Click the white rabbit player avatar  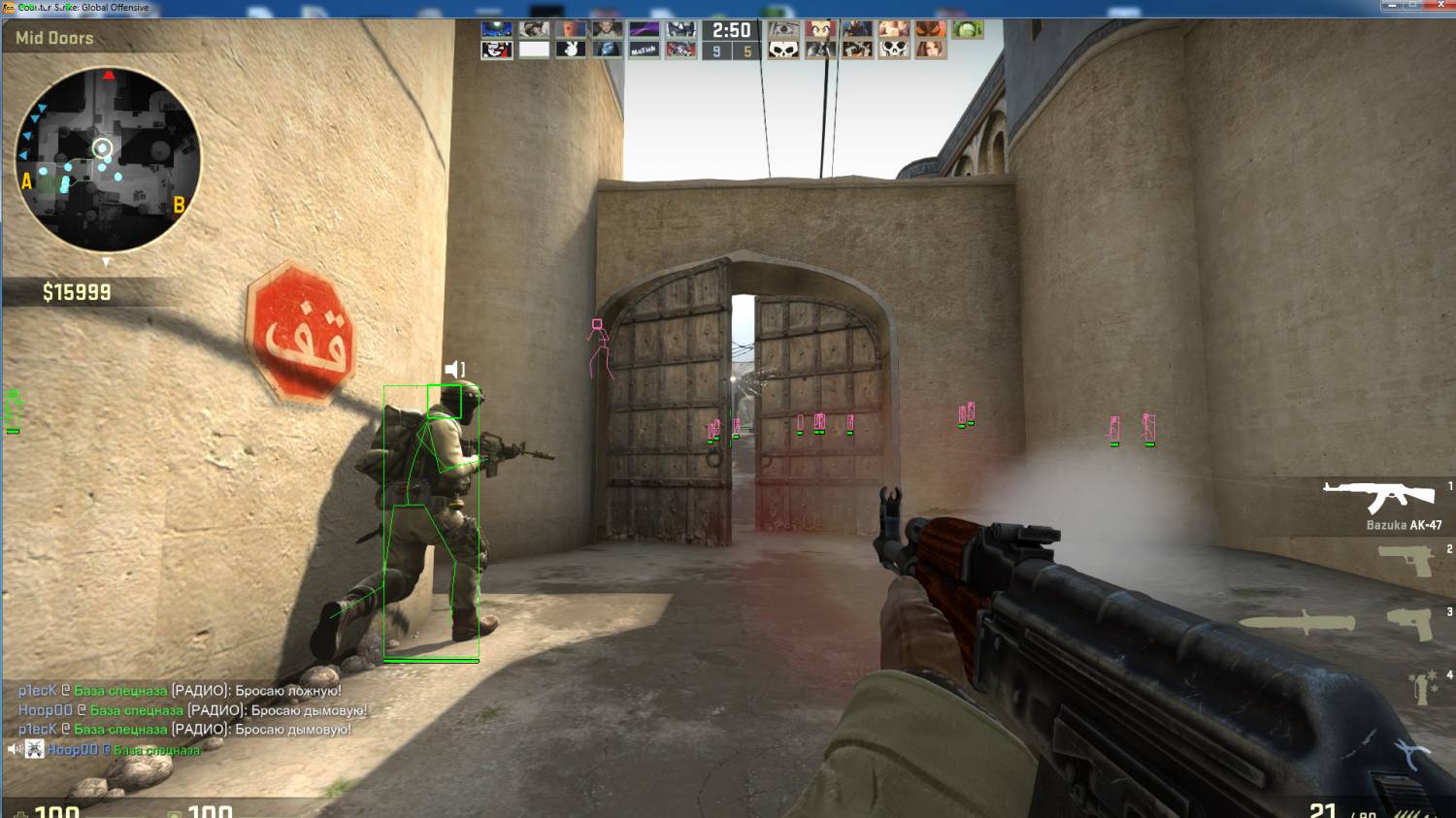coord(571,49)
